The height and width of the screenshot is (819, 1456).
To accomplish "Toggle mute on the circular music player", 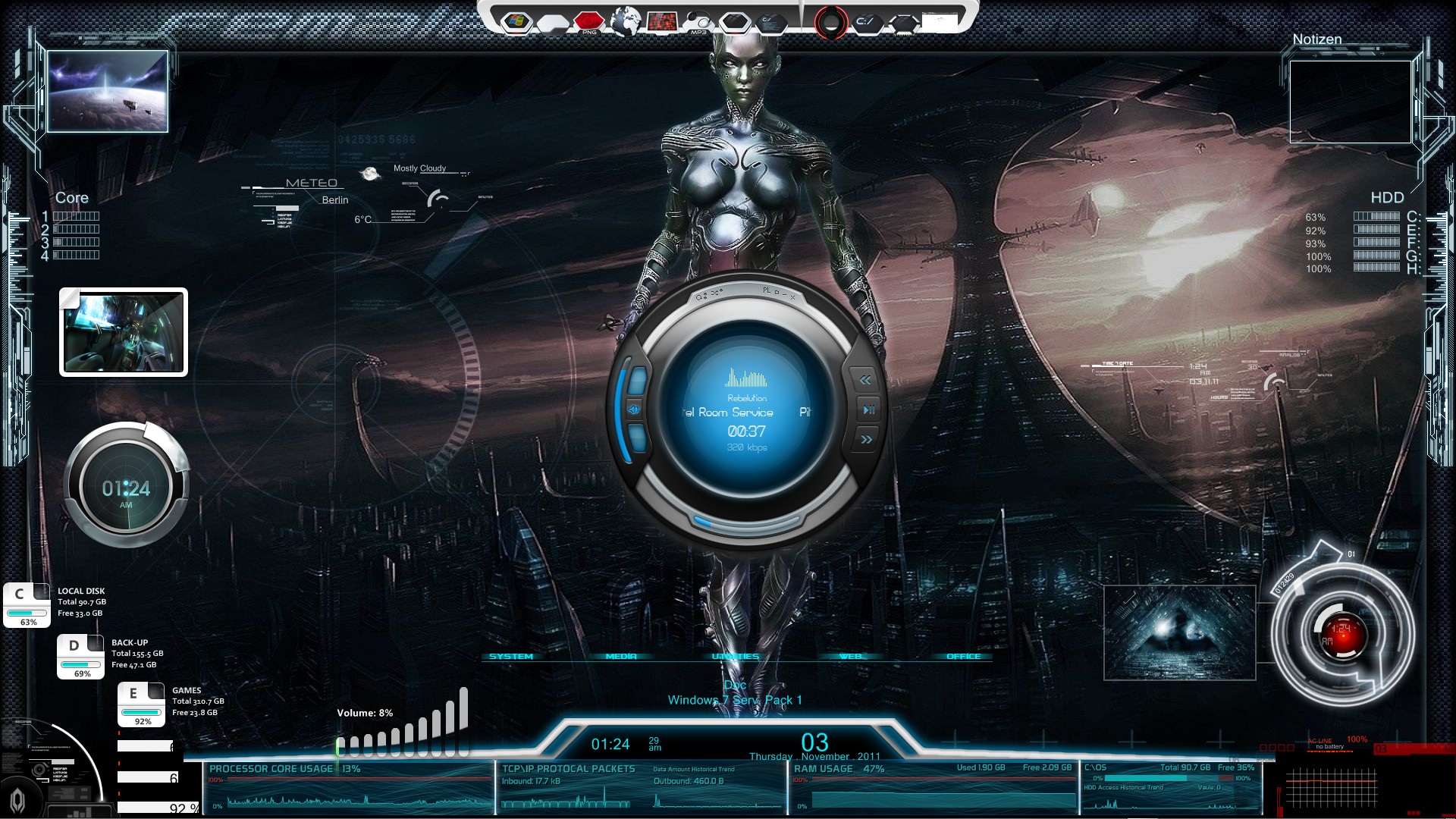I will (x=634, y=409).
